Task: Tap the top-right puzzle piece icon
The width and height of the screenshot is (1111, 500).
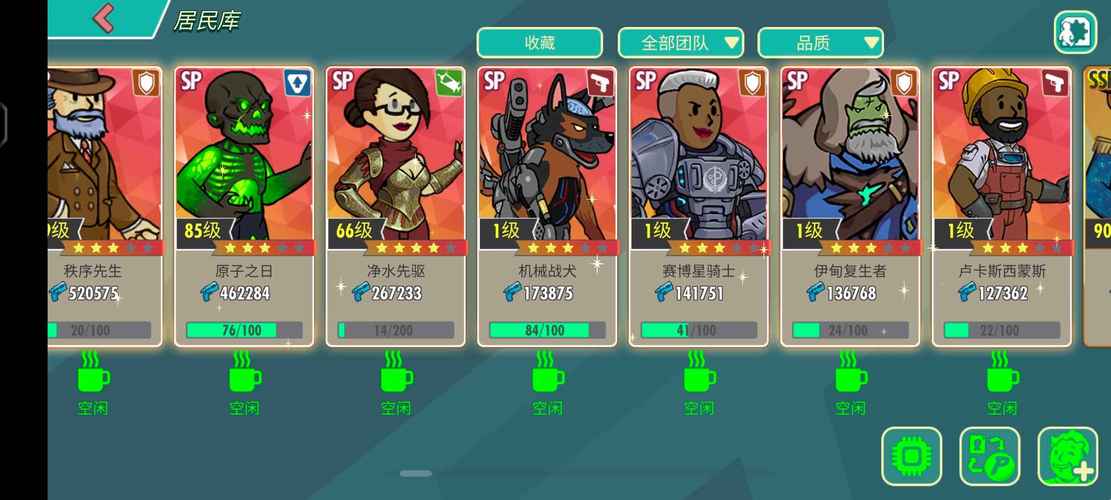Action: tap(1075, 32)
